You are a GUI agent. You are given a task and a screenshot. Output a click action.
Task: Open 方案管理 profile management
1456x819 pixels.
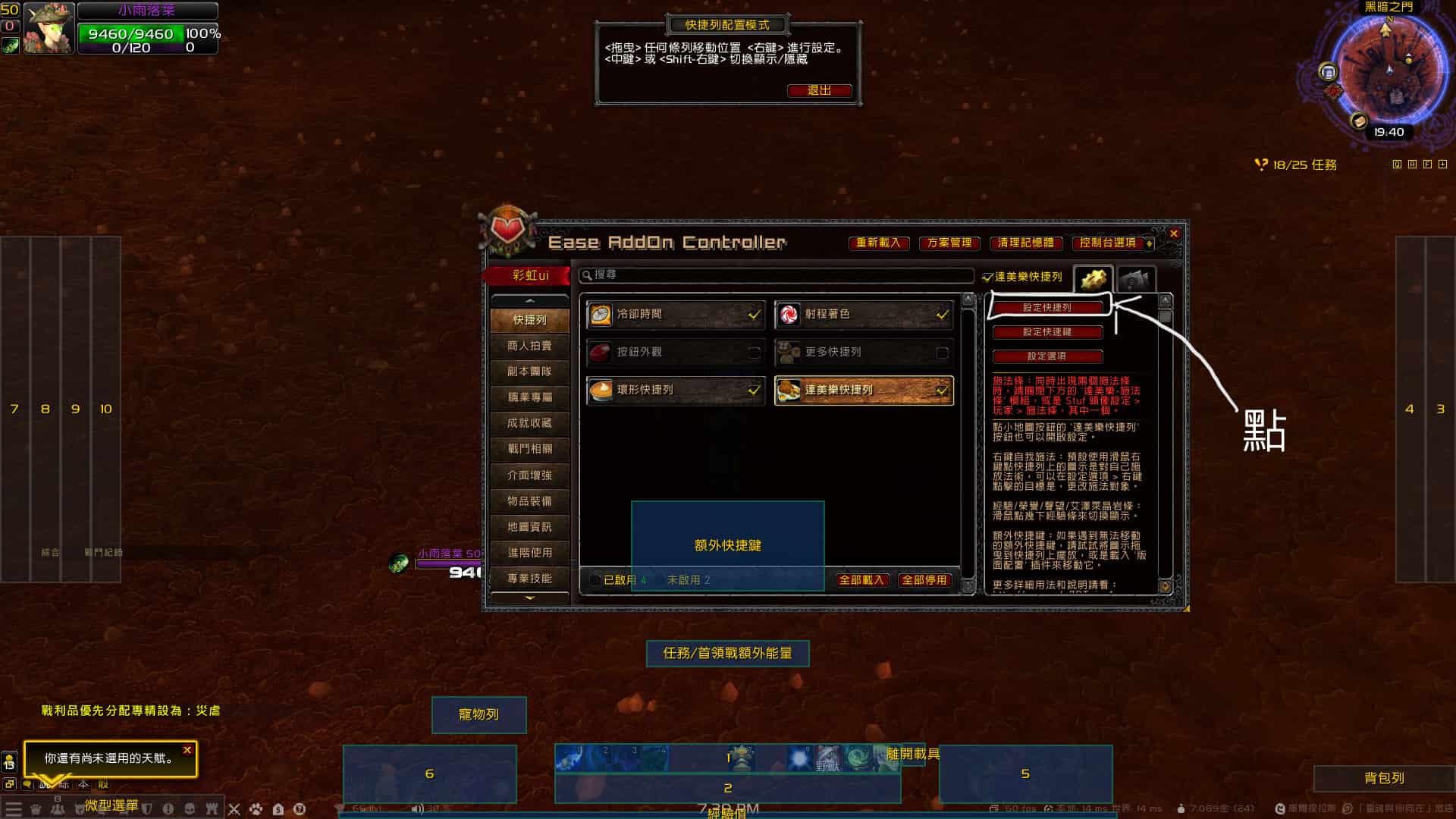pos(949,243)
